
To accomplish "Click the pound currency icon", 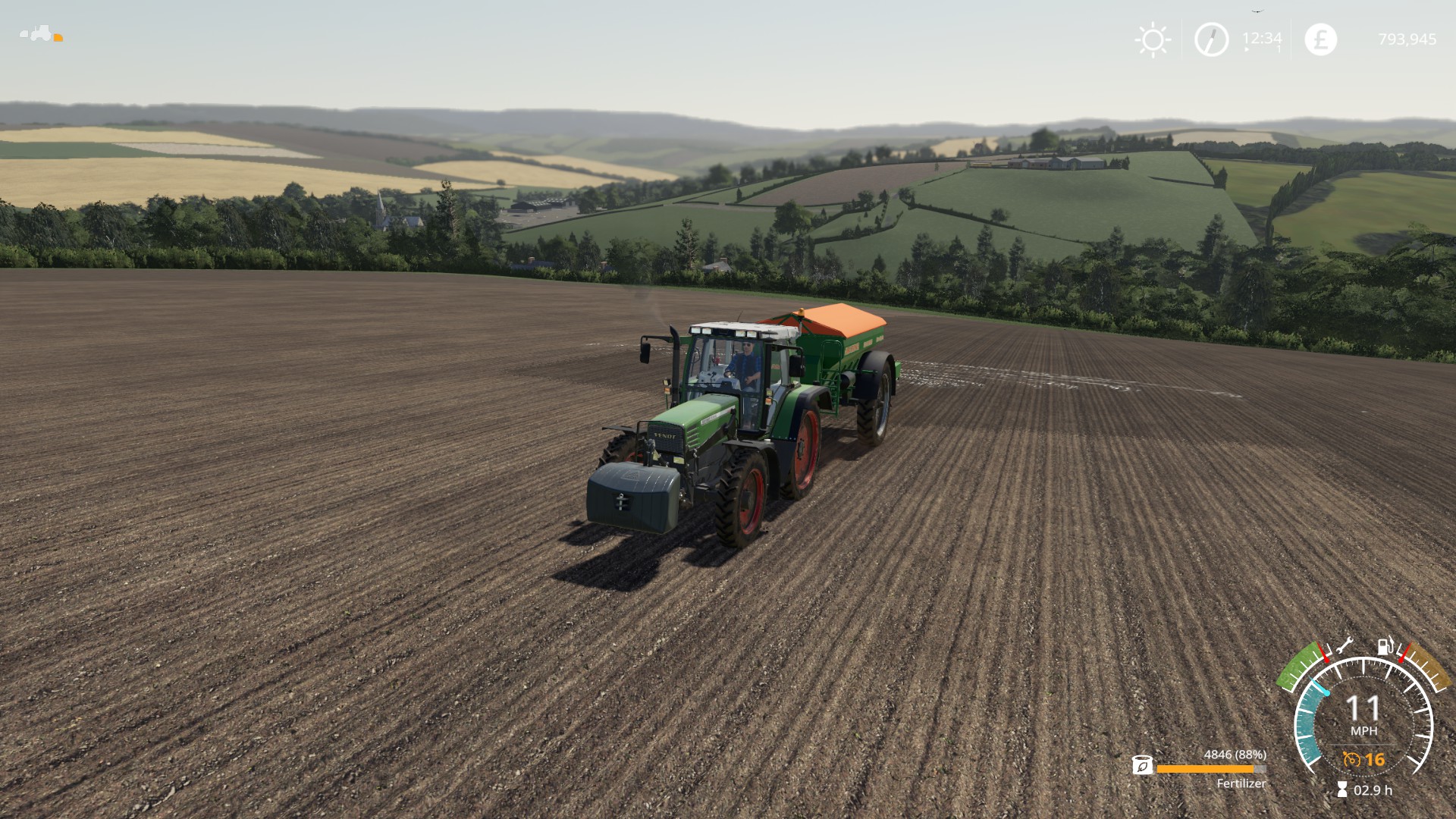I will 1320,39.
